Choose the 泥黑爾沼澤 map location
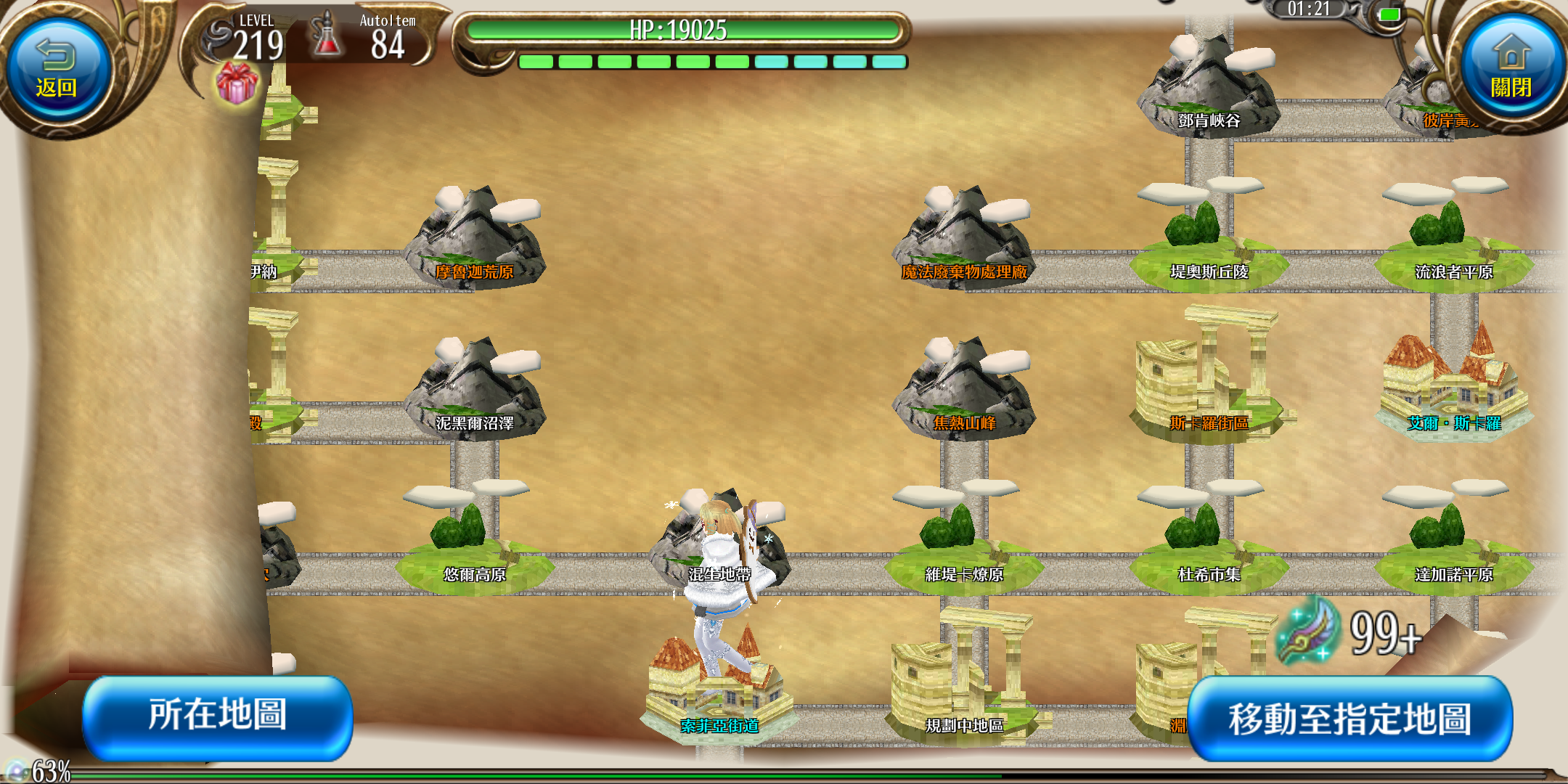Image resolution: width=1568 pixels, height=784 pixels. click(x=475, y=393)
